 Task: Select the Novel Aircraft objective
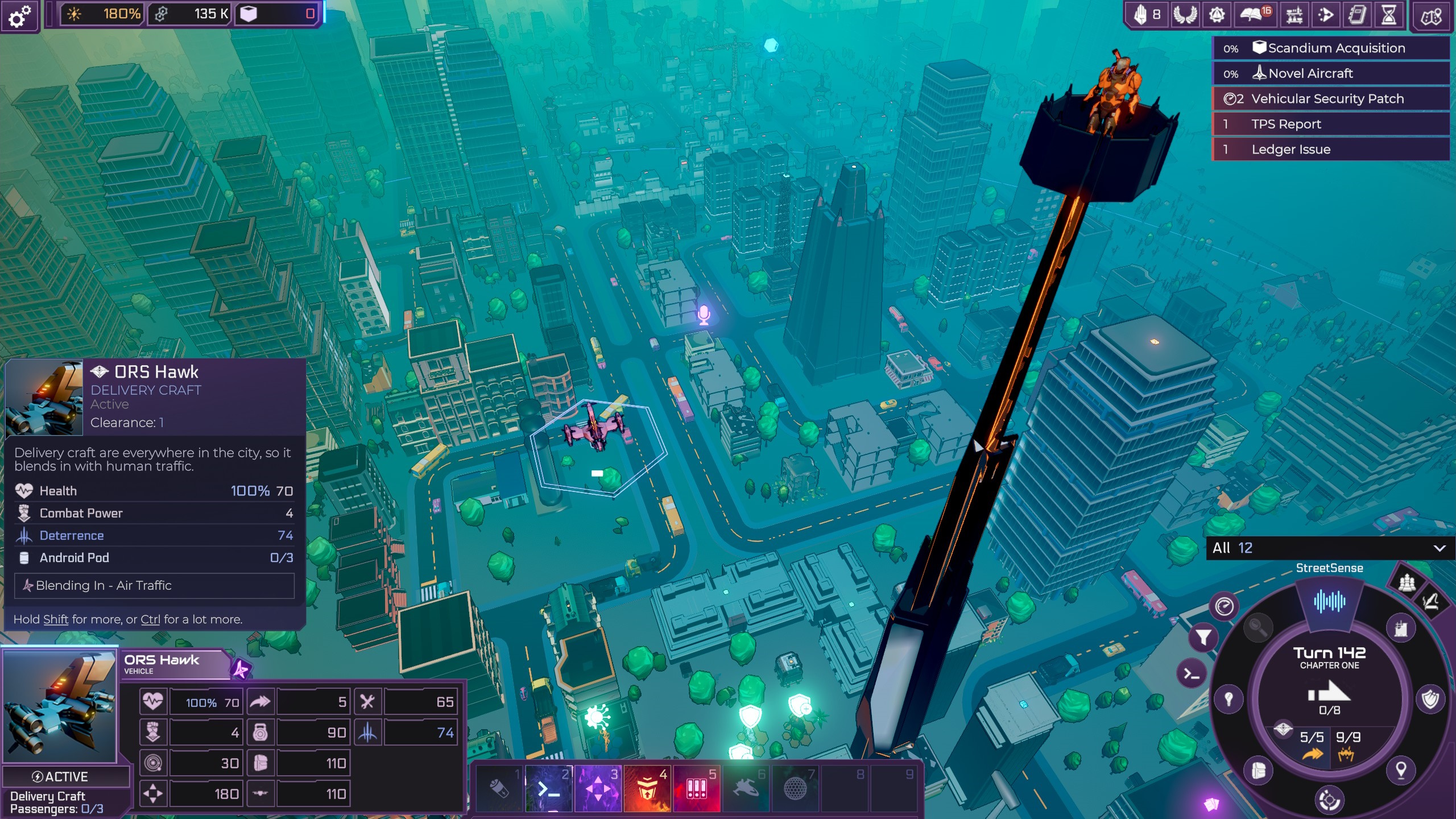[x=1331, y=73]
